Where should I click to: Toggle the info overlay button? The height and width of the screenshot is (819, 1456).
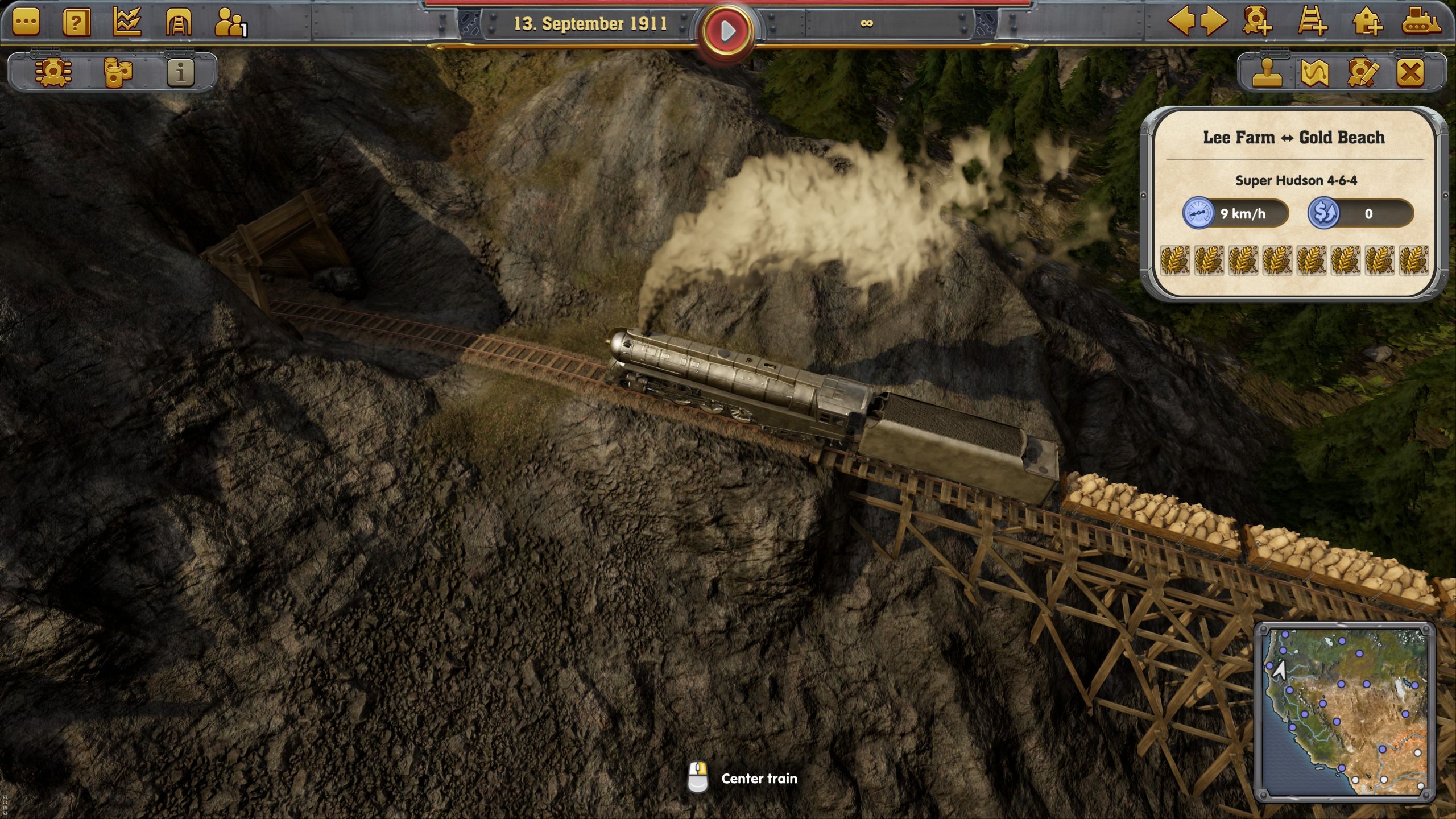(x=181, y=73)
